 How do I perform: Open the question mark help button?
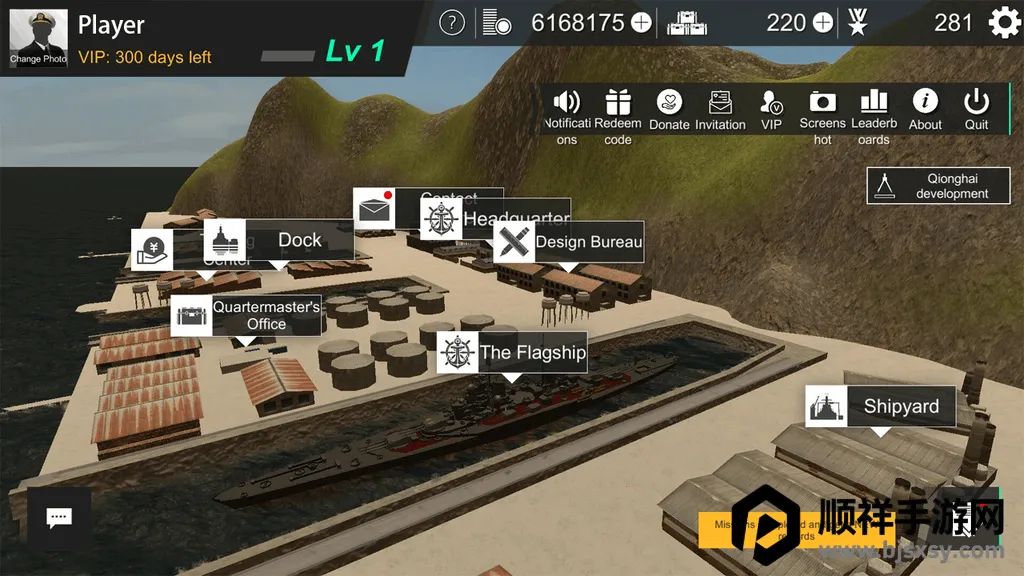coord(452,22)
